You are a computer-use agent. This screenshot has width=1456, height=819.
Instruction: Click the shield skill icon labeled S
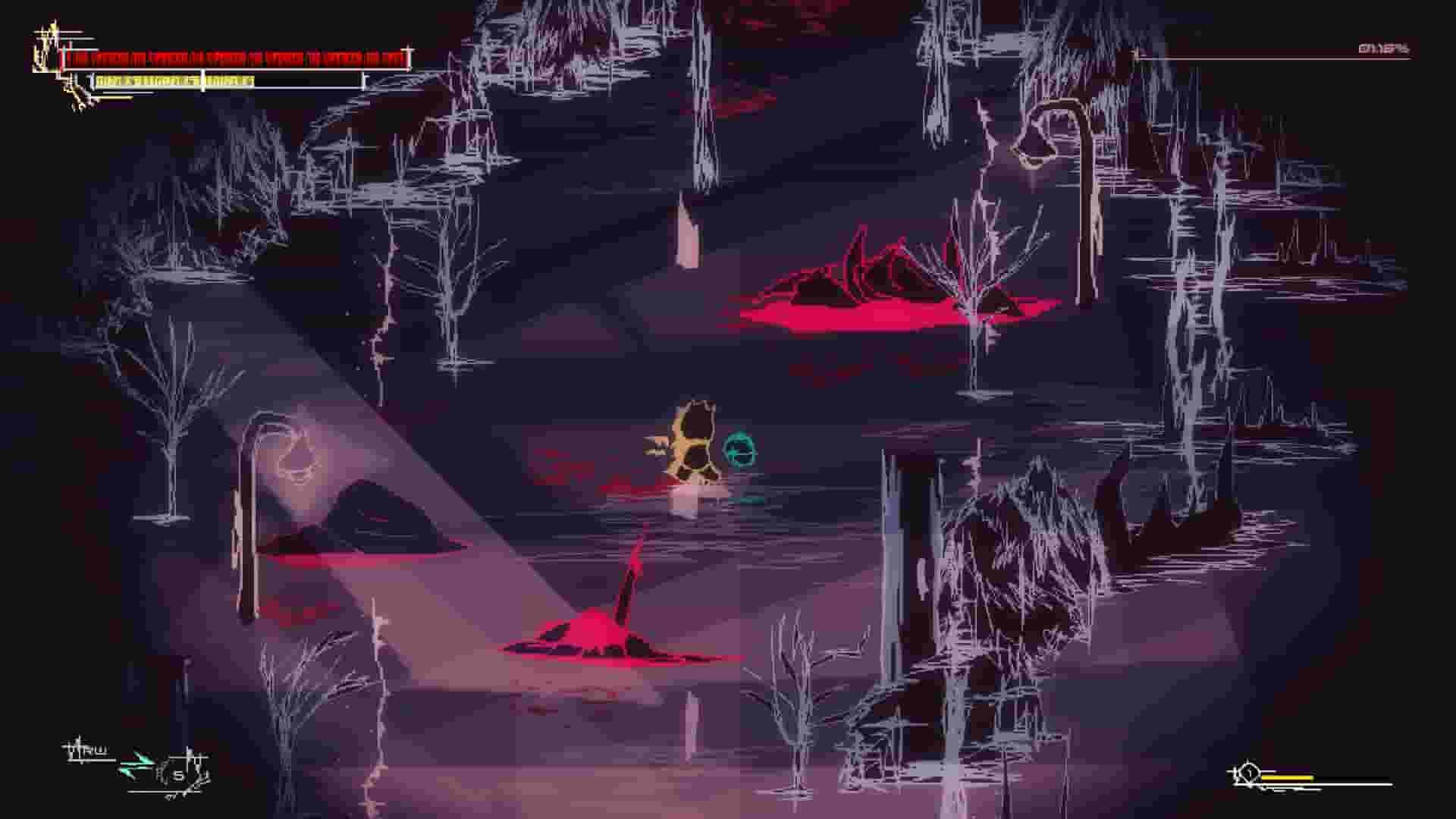click(178, 775)
